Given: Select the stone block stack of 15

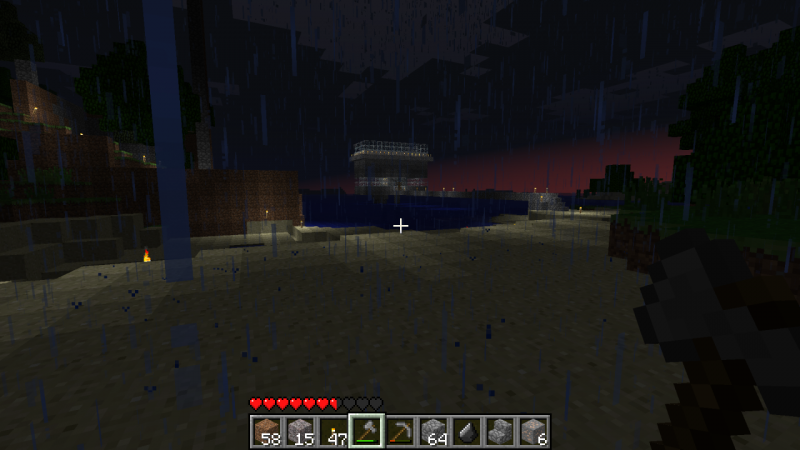Looking at the screenshot, I should 300,430.
